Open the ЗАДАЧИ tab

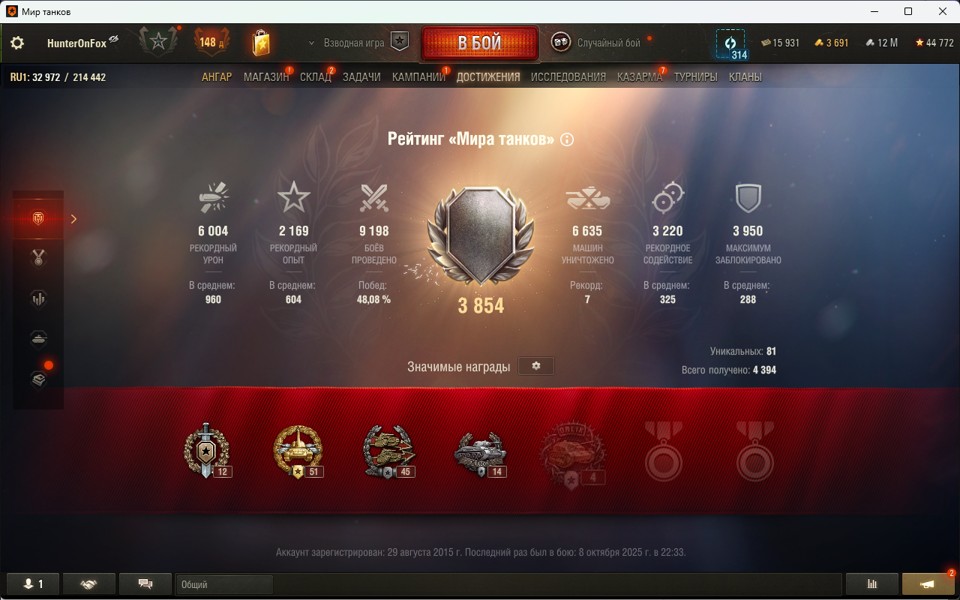(x=361, y=77)
